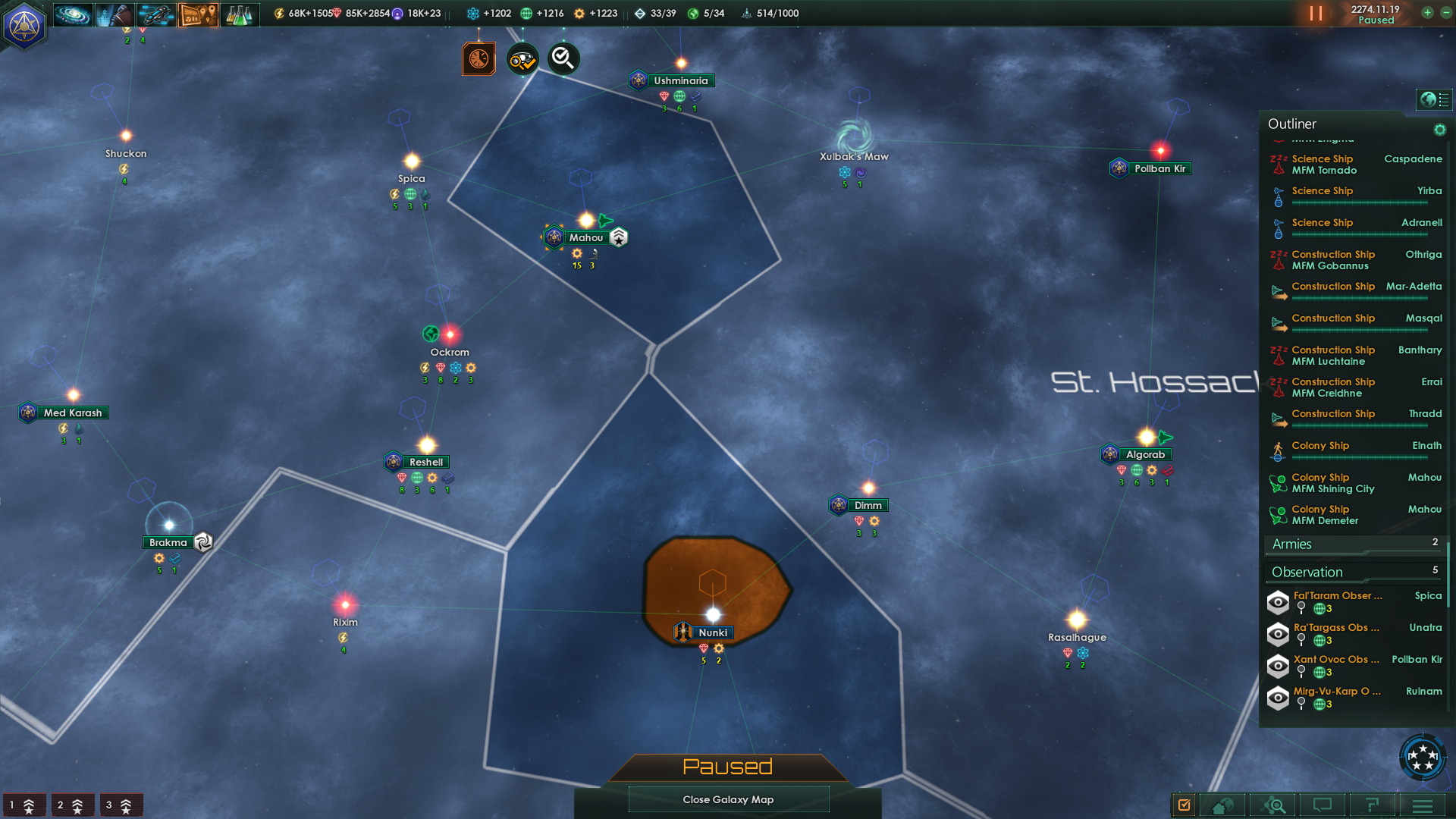1456x819 pixels.
Task: Increase game speed with the plus button
Action: click(x=1427, y=13)
